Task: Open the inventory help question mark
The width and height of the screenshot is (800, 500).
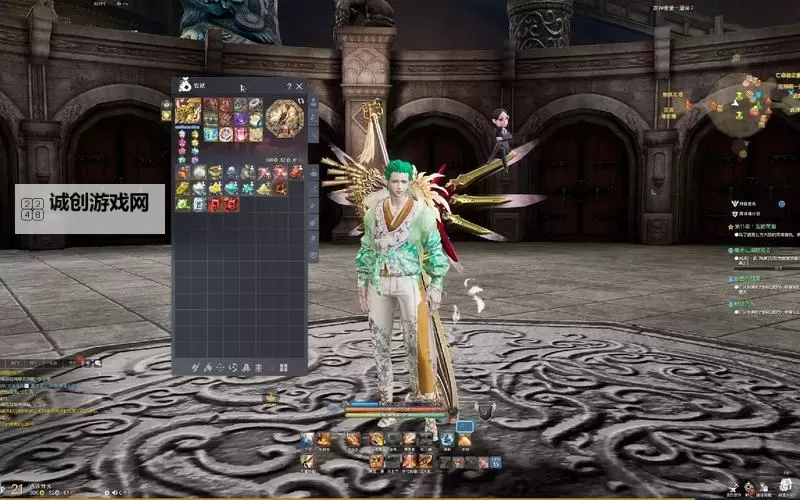Action: coord(289,87)
